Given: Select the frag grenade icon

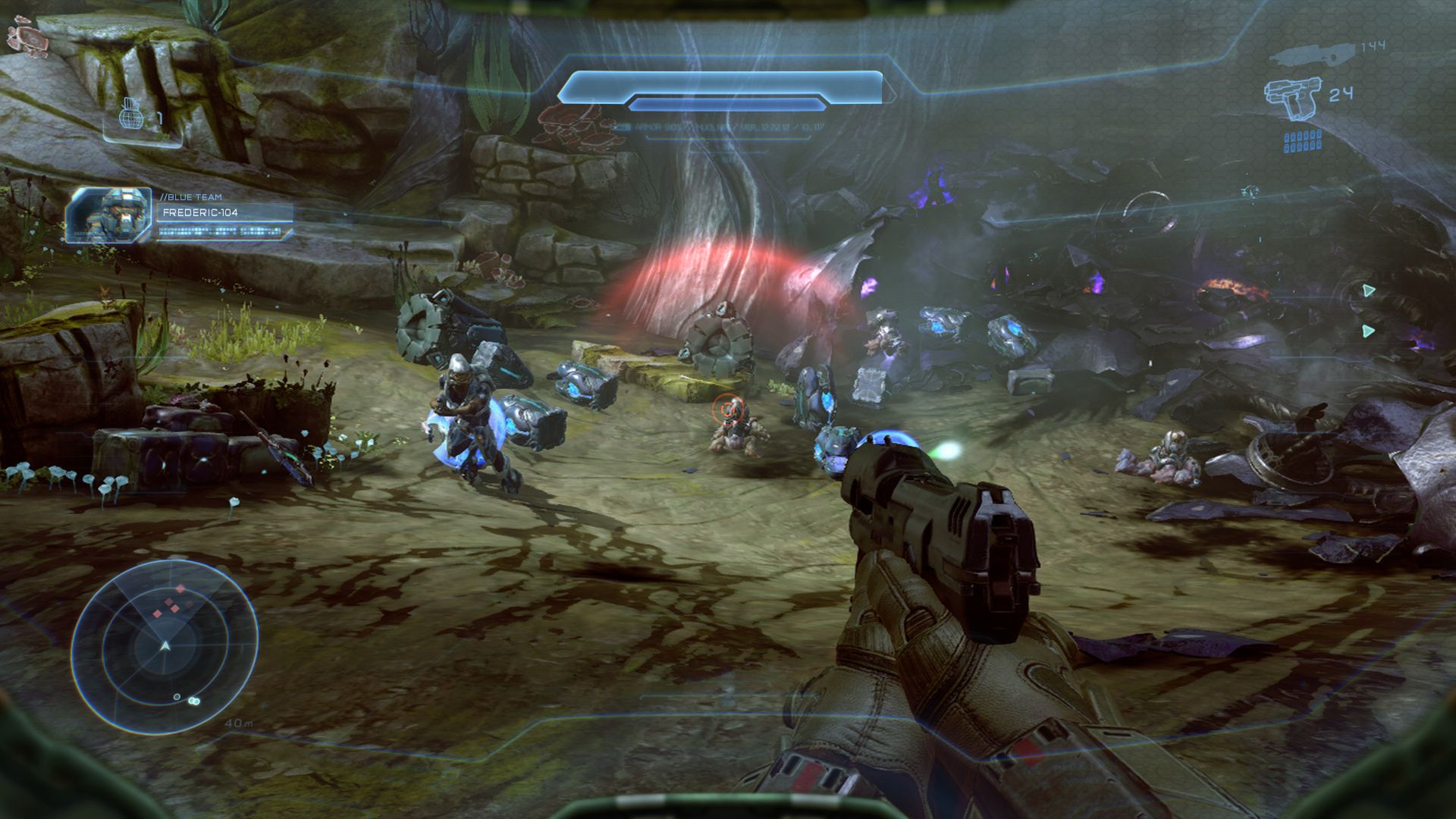Looking at the screenshot, I should pos(130,115).
